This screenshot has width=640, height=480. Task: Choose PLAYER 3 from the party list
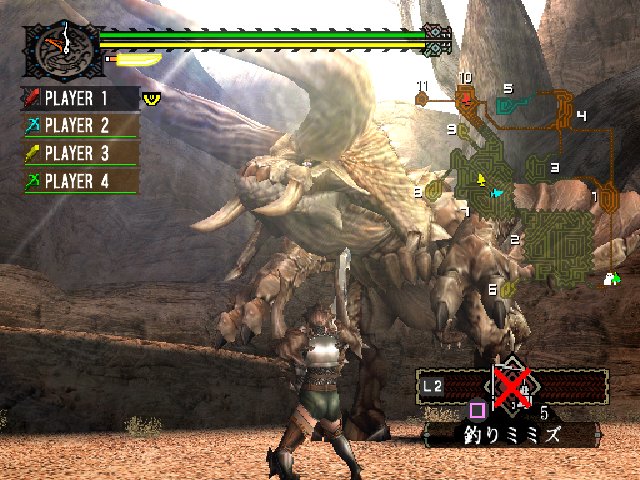(80, 154)
